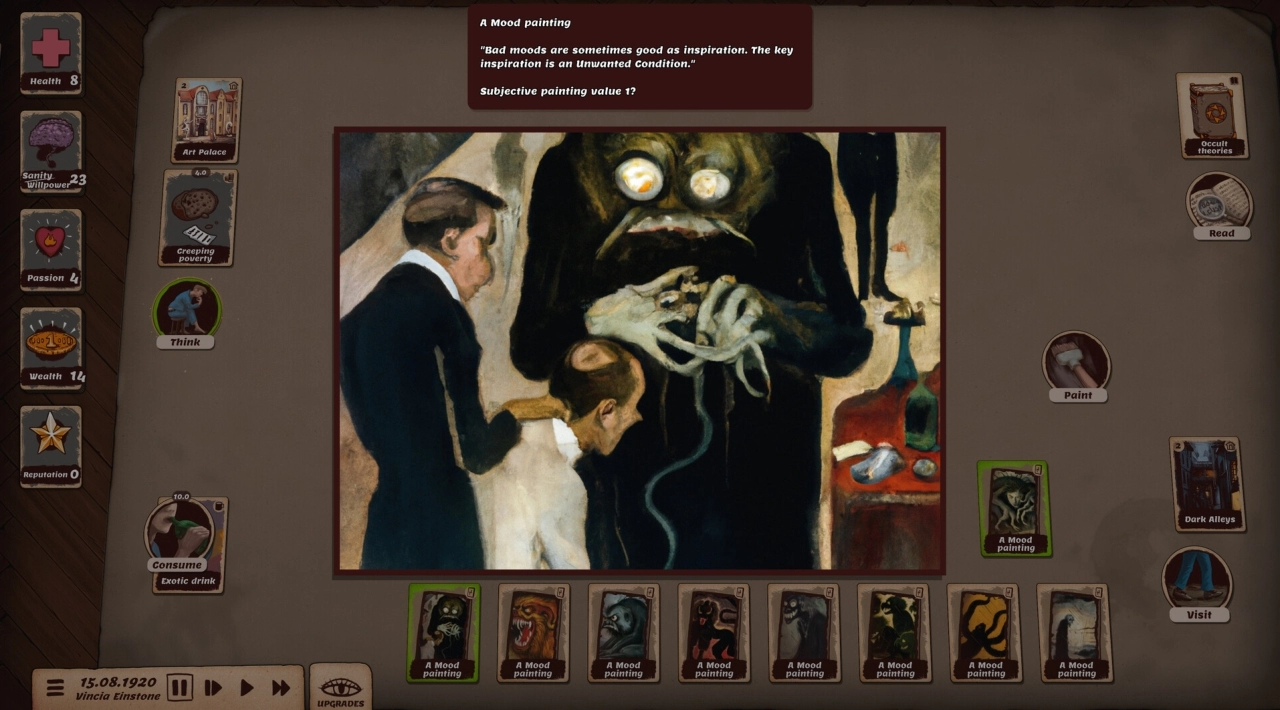Select the black horned cat Mood painting
The height and width of the screenshot is (710, 1280).
tap(714, 632)
